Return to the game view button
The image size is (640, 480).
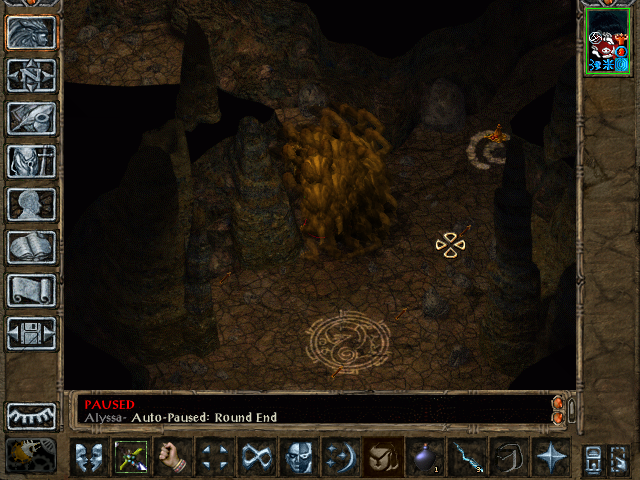32,33
